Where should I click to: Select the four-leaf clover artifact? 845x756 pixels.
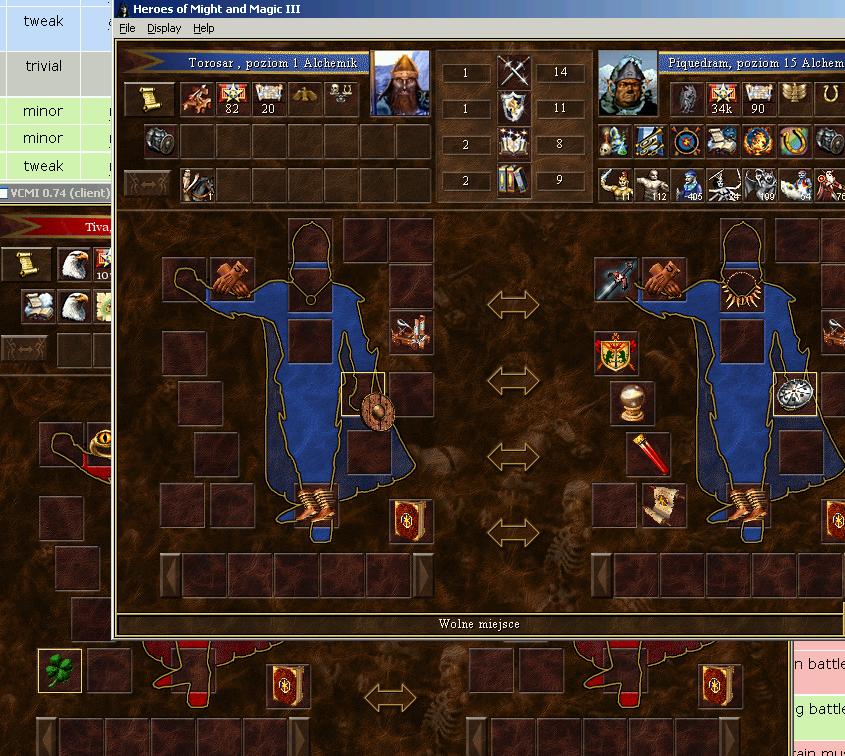click(x=60, y=670)
